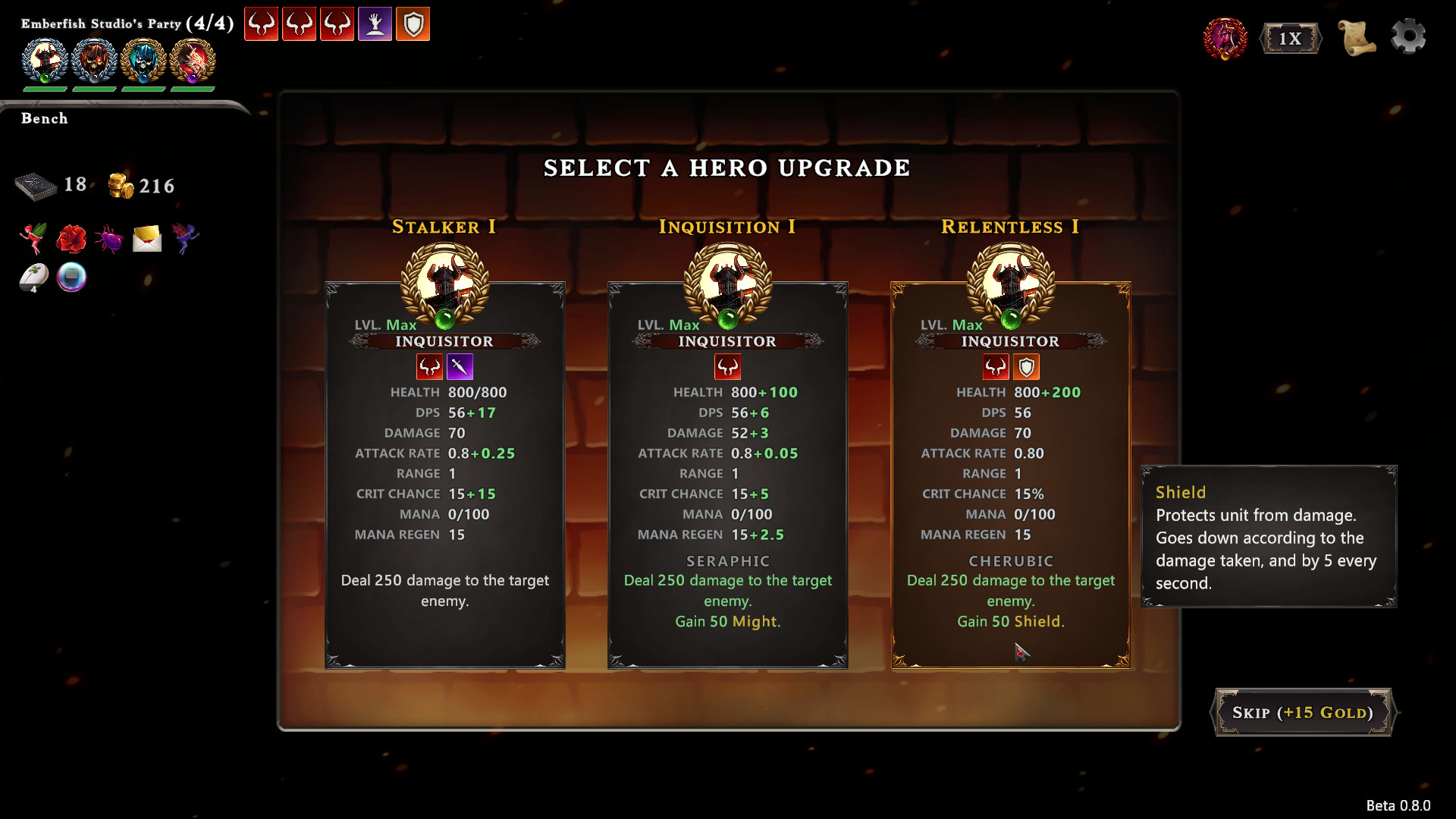Click the horned demon boss portrait

pyautogui.click(x=1225, y=38)
